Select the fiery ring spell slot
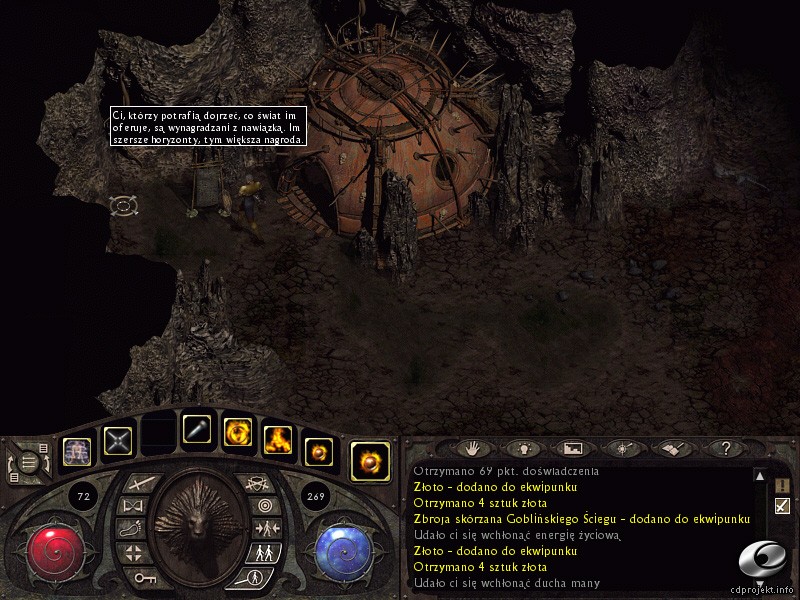The height and width of the screenshot is (600, 800). click(237, 432)
